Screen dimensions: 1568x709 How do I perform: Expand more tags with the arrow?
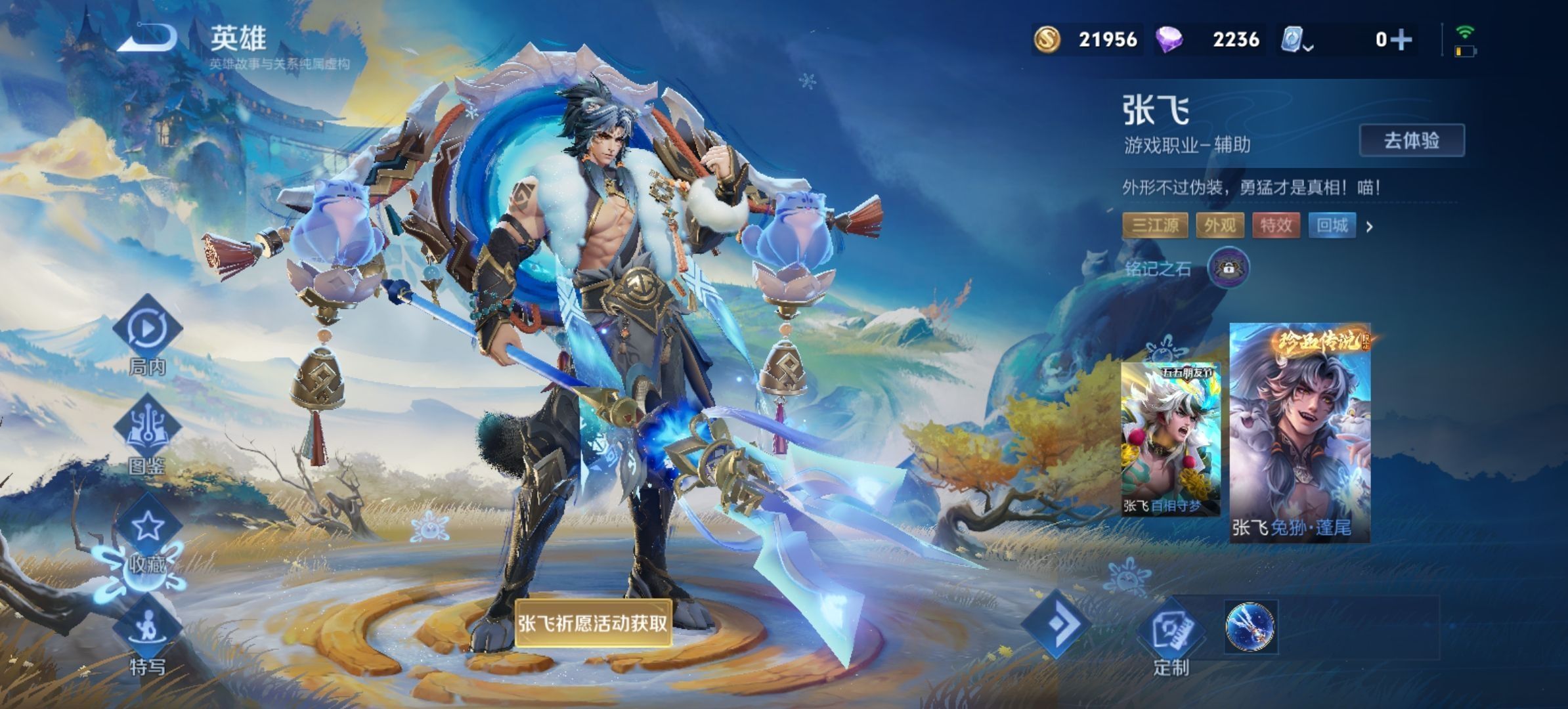click(x=1370, y=227)
